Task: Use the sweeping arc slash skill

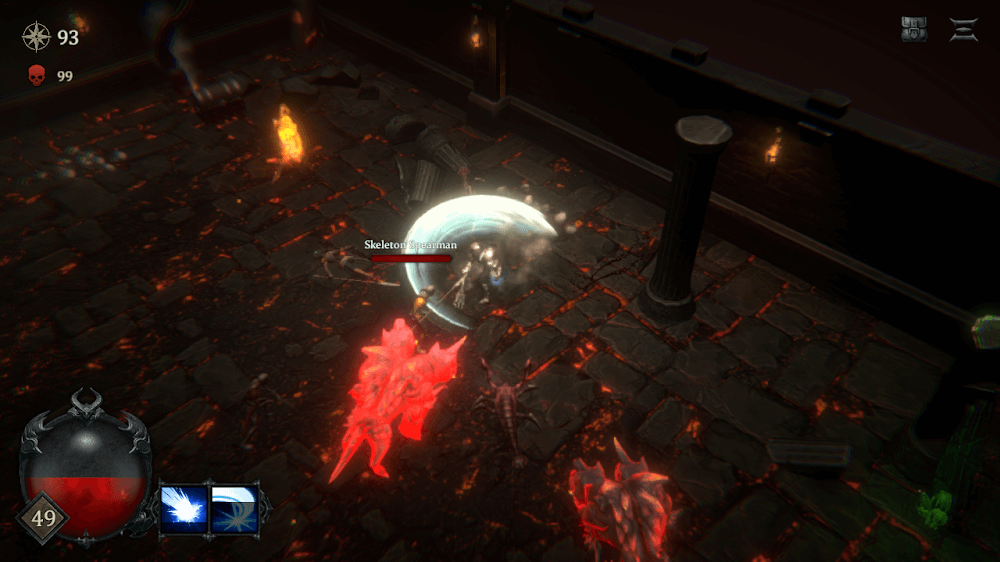Action: click(x=234, y=507)
